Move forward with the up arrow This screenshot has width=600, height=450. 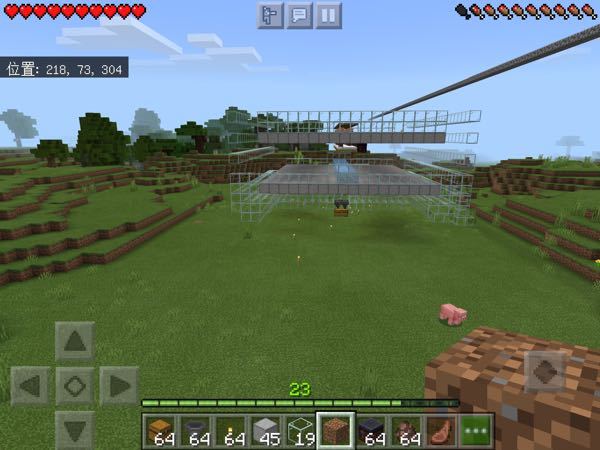tap(75, 342)
